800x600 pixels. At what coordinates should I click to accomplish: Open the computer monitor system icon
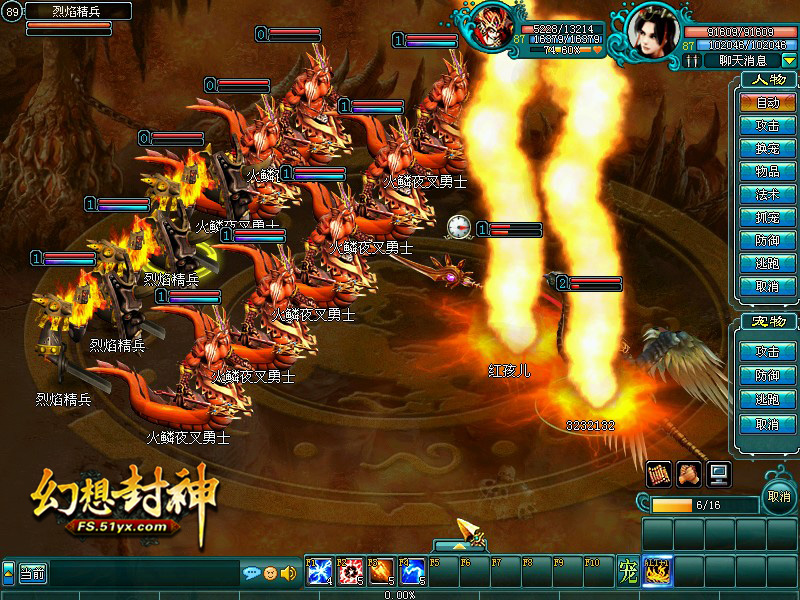click(x=718, y=473)
